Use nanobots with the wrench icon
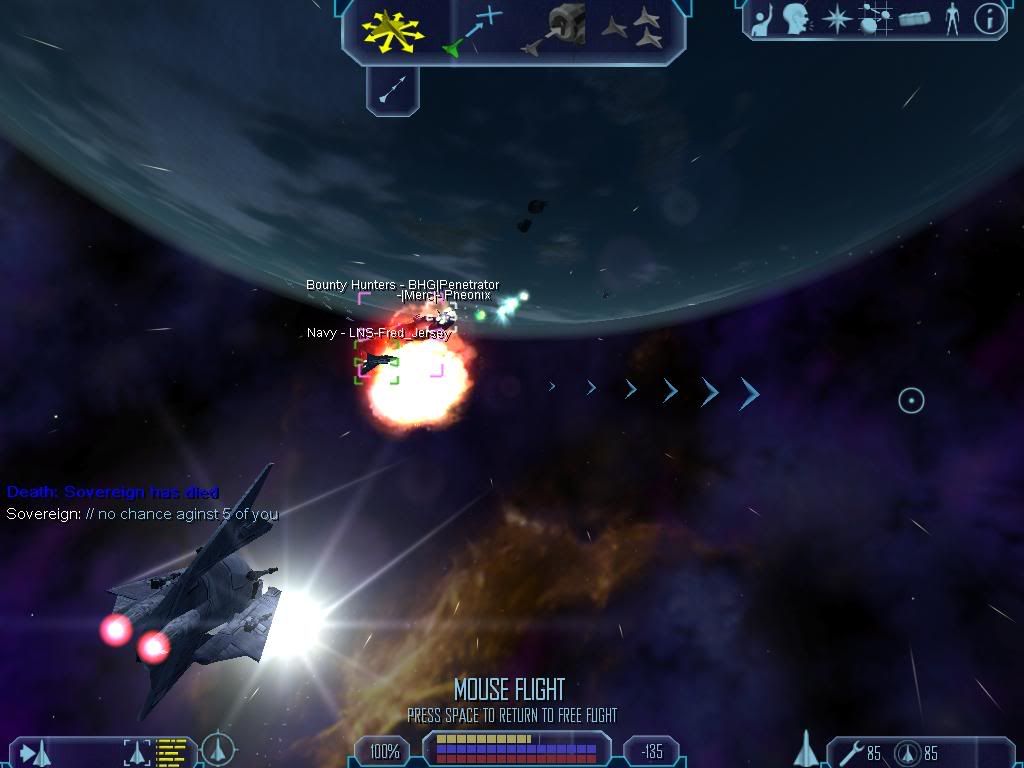Viewport: 1024px width, 768px height. (x=852, y=751)
